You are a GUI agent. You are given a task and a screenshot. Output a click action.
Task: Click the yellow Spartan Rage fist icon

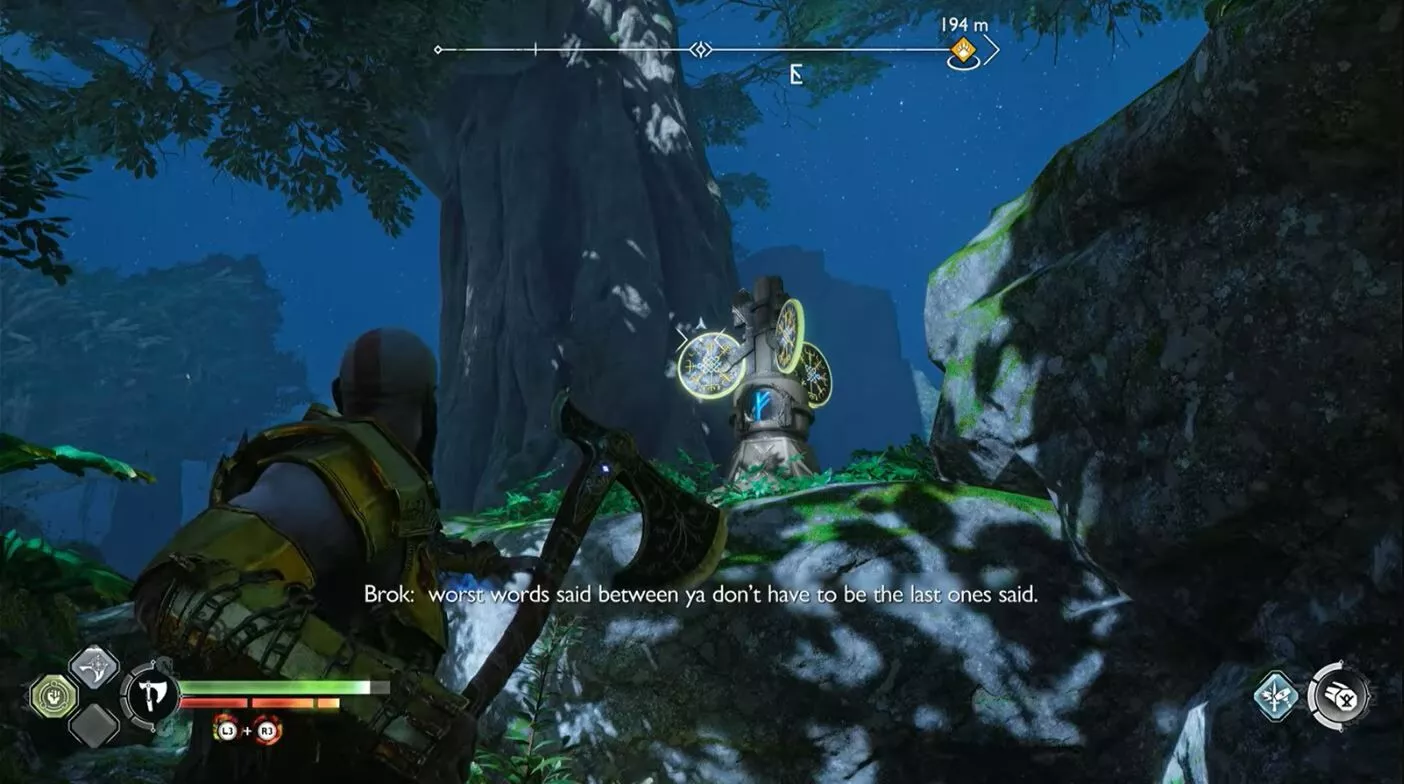[54, 696]
